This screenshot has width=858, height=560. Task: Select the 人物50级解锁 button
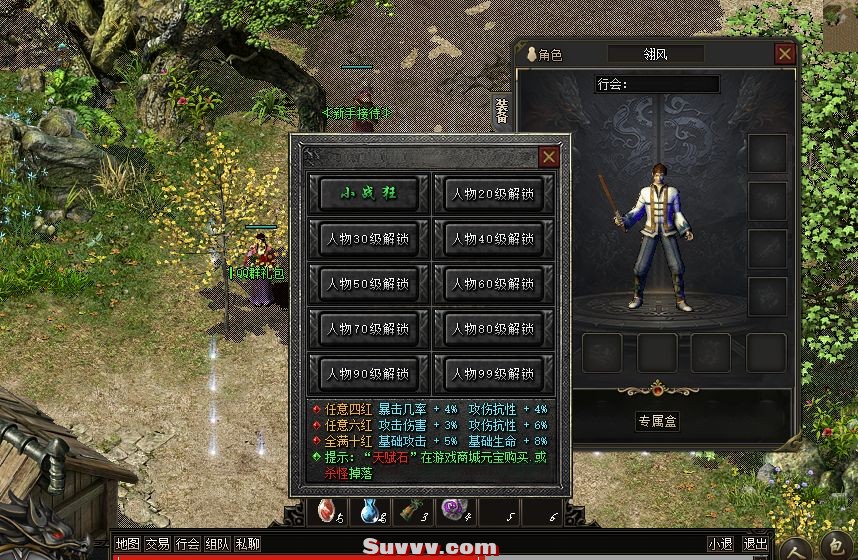coord(368,284)
